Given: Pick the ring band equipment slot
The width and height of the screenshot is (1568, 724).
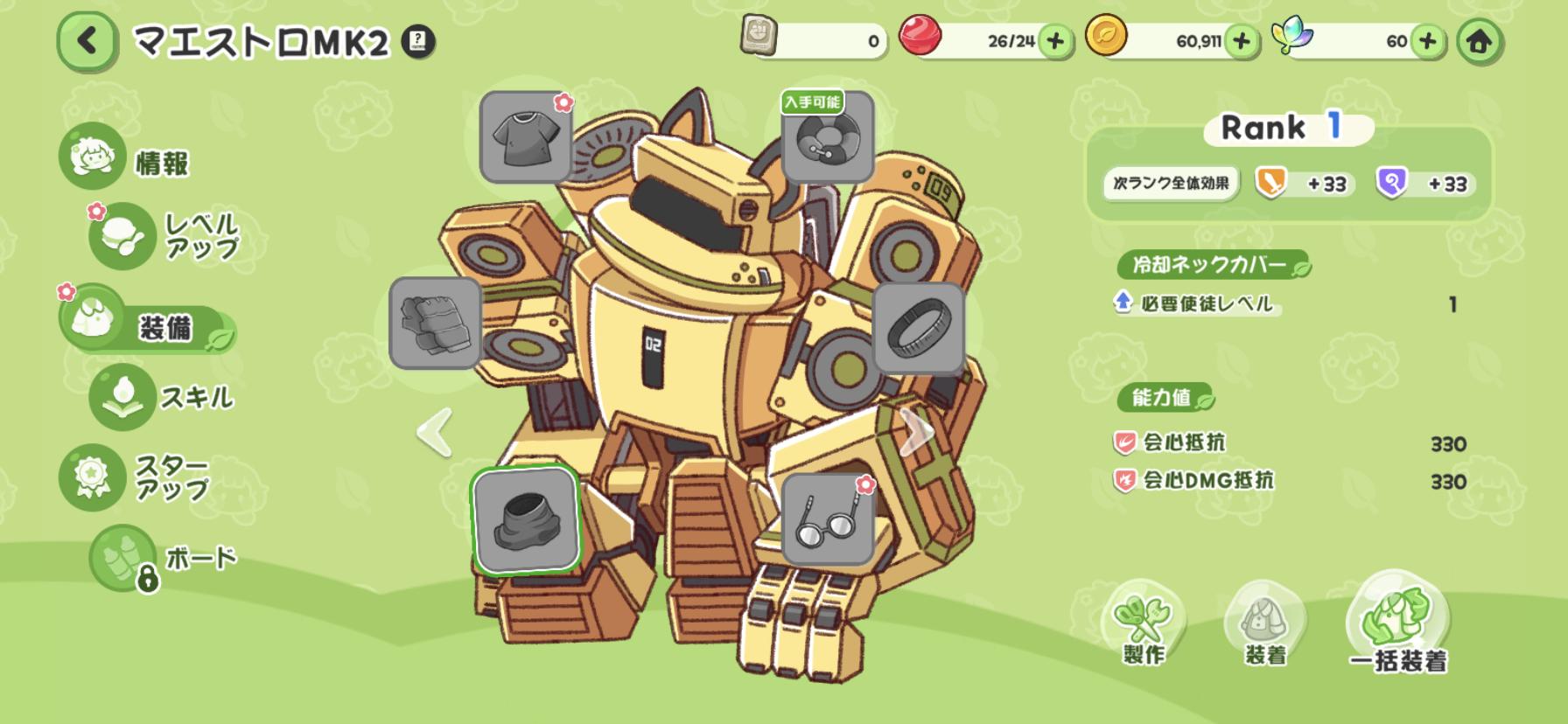Looking at the screenshot, I should pos(918,328).
